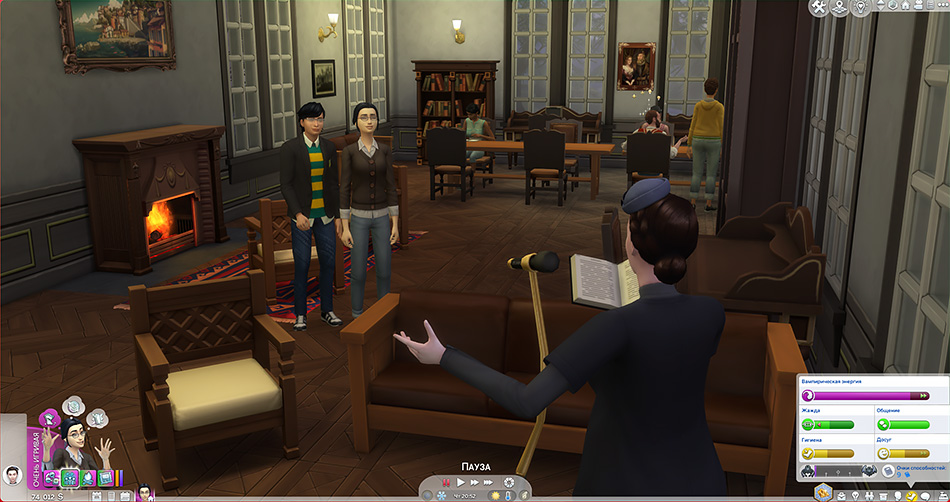The image size is (950, 502).
Task: Open the aspirations panel tab with lightbulb
Action: tap(855, 496)
